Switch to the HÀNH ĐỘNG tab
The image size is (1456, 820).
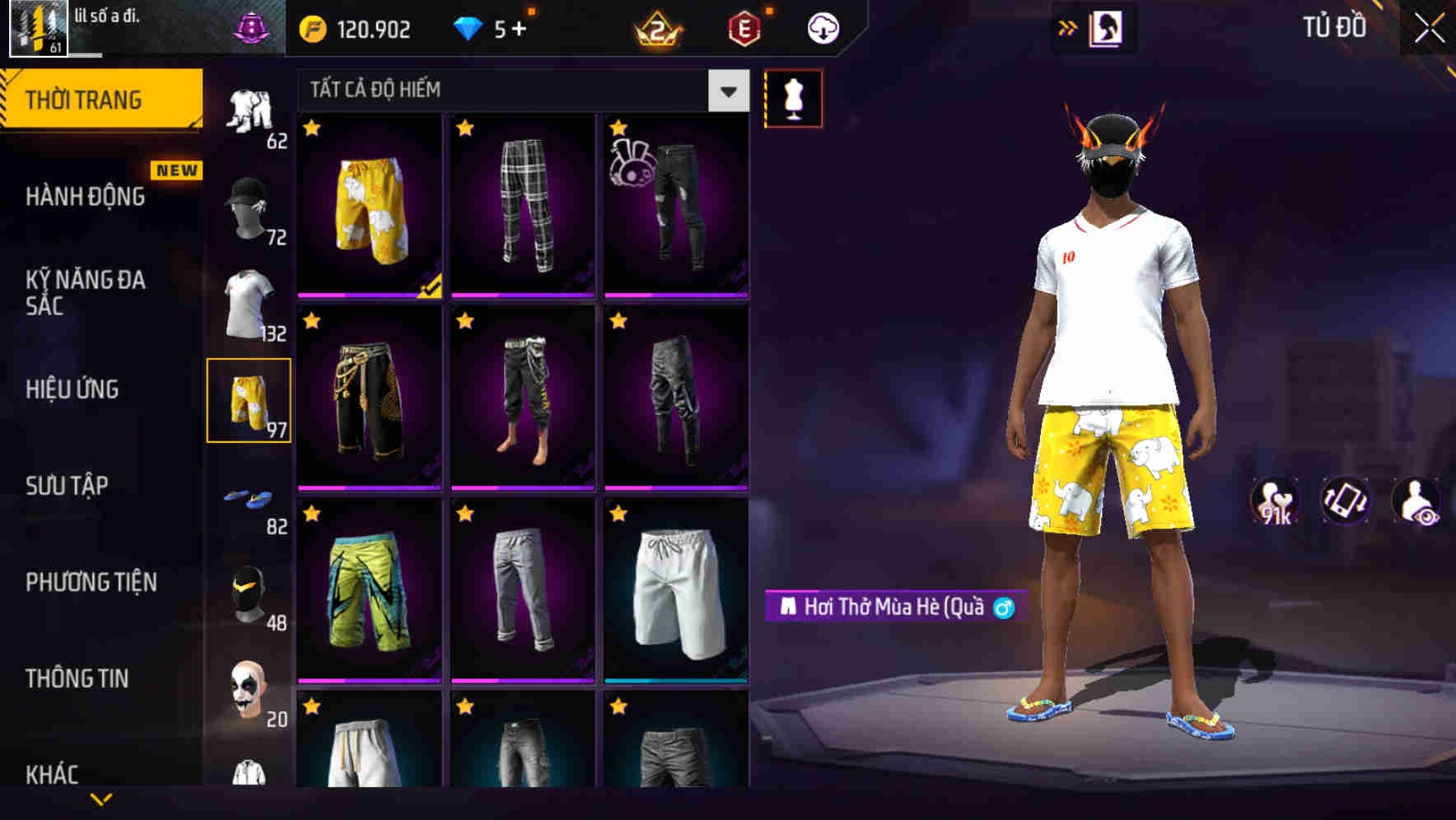85,198
